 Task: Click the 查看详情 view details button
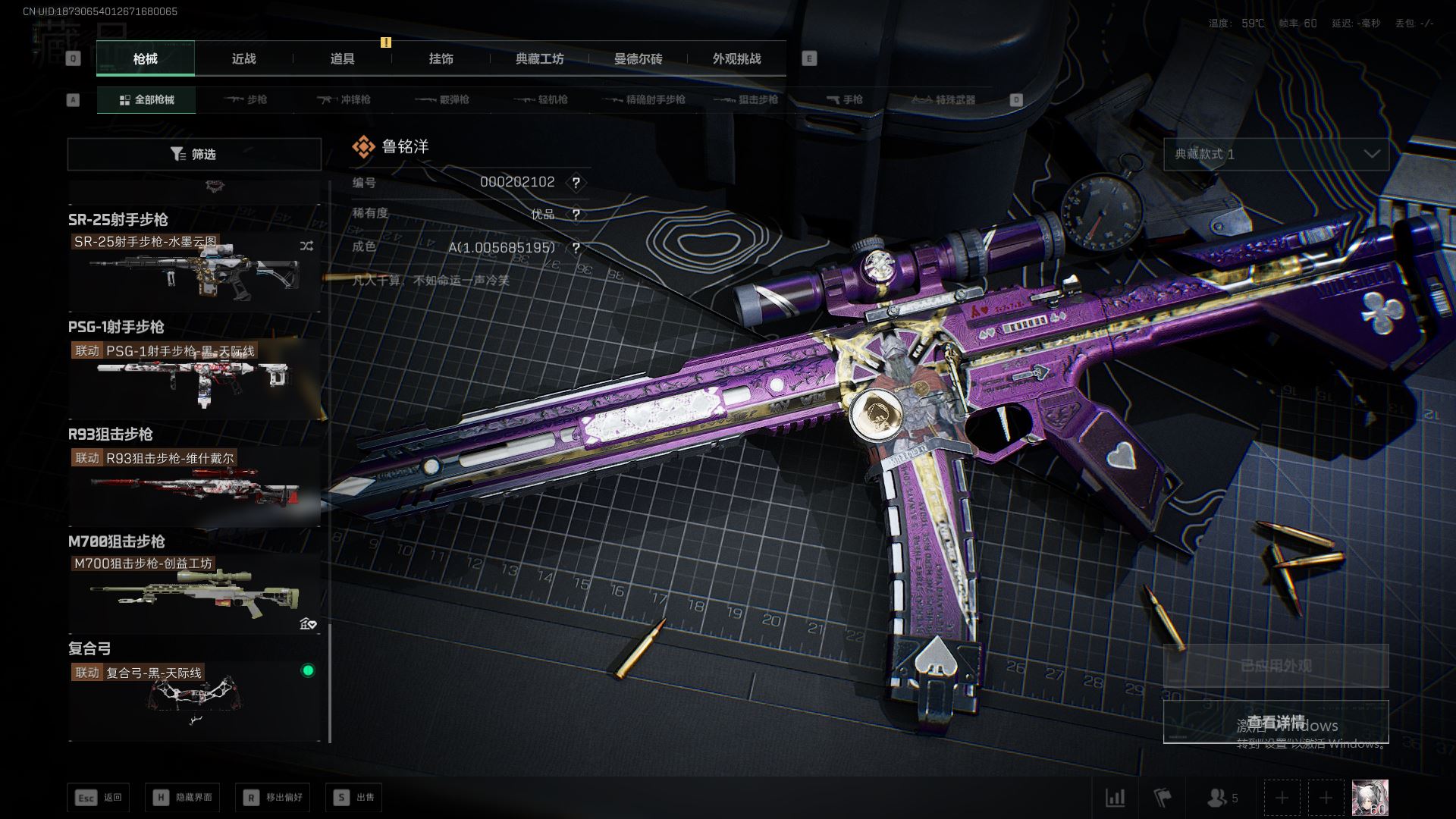click(1276, 721)
